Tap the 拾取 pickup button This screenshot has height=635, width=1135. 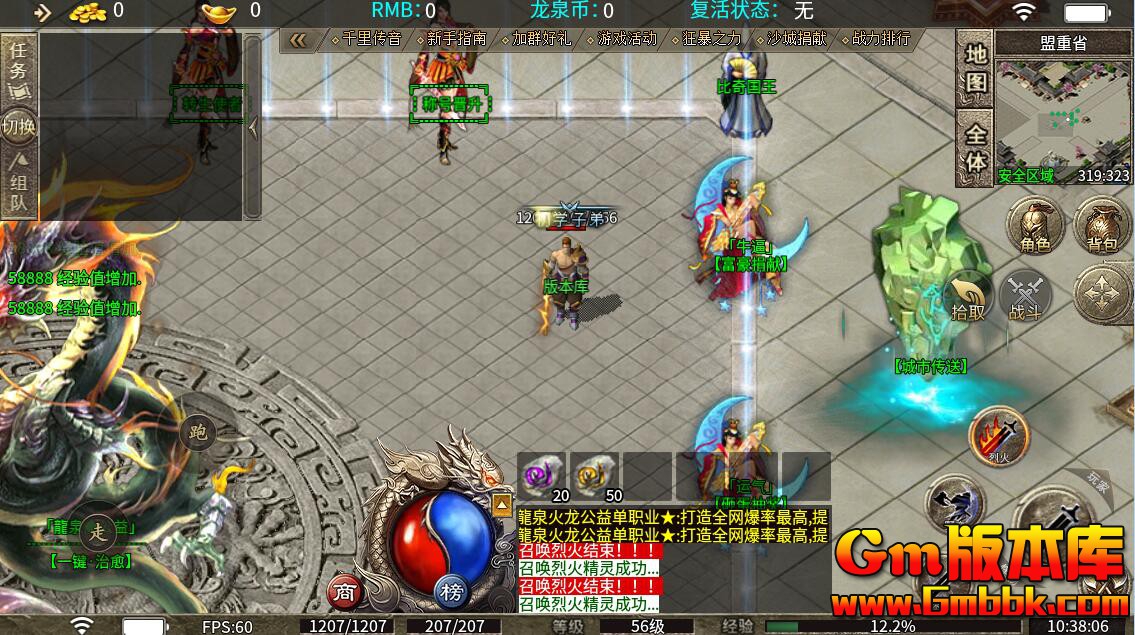(x=967, y=297)
